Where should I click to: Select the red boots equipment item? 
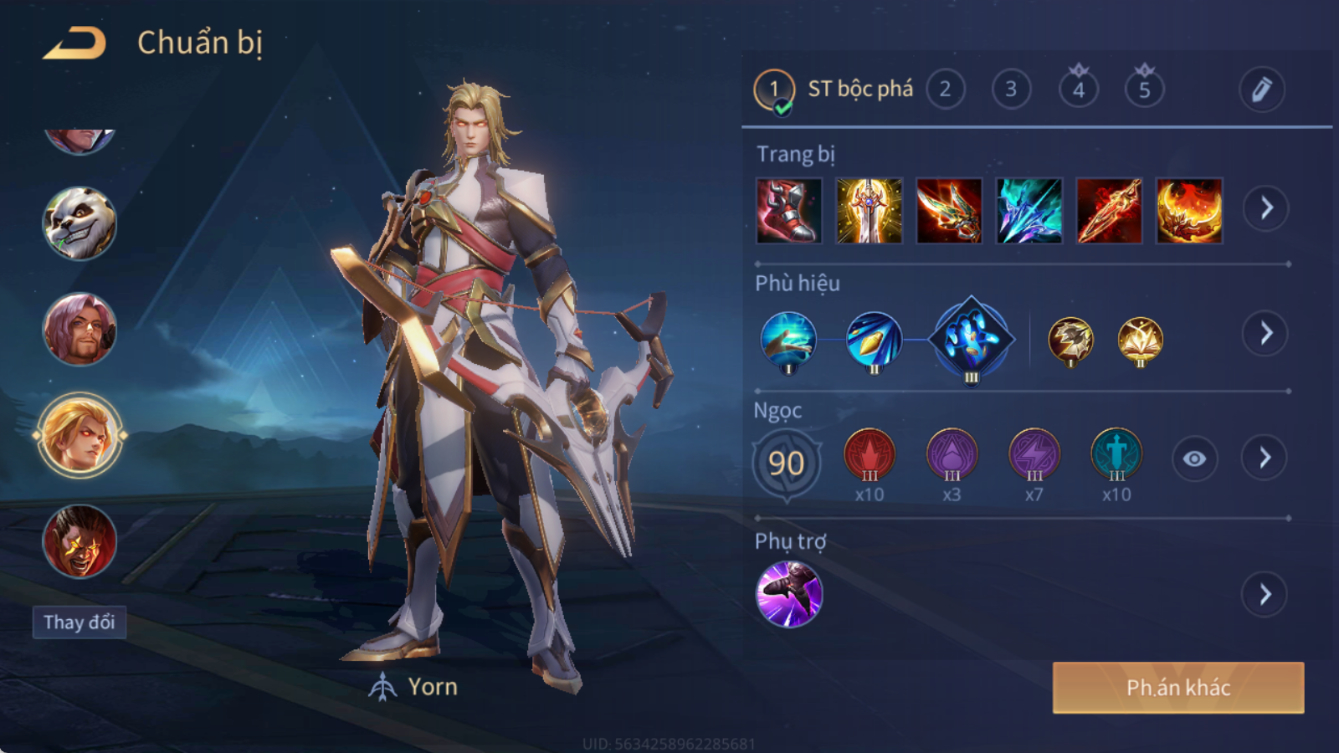pos(789,211)
